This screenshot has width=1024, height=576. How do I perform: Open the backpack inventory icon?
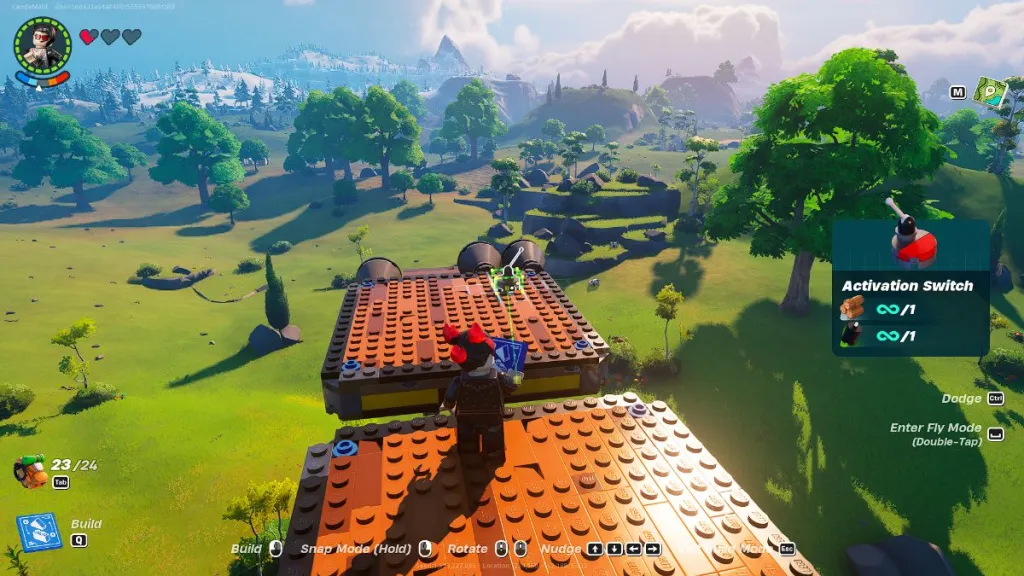pos(30,470)
